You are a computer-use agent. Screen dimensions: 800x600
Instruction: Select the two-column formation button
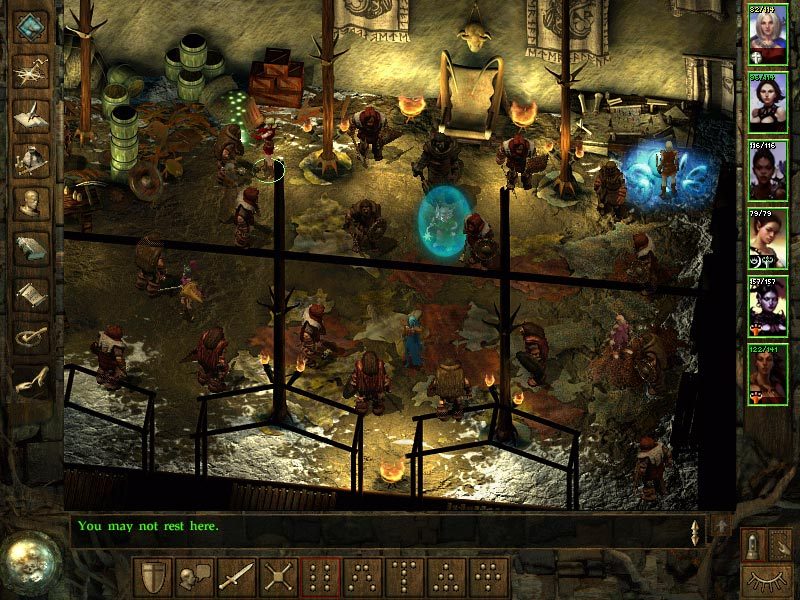(320, 577)
